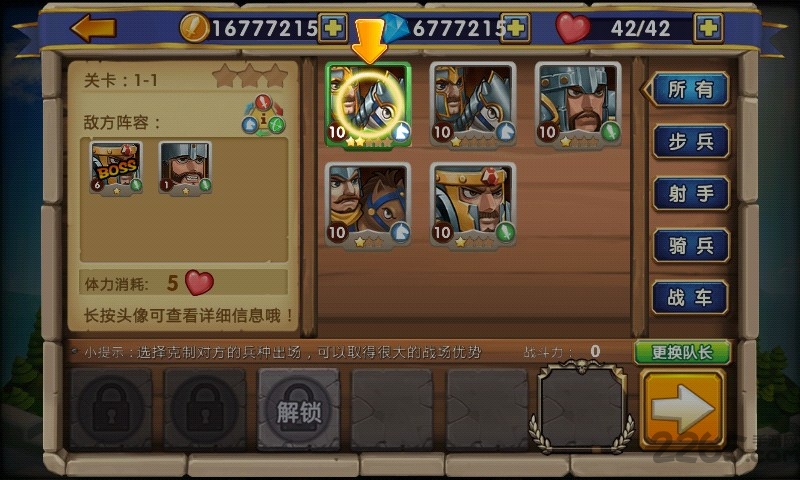Switch to the archers 射手 tab
Image resolution: width=800 pixels, height=480 pixels.
click(x=690, y=193)
